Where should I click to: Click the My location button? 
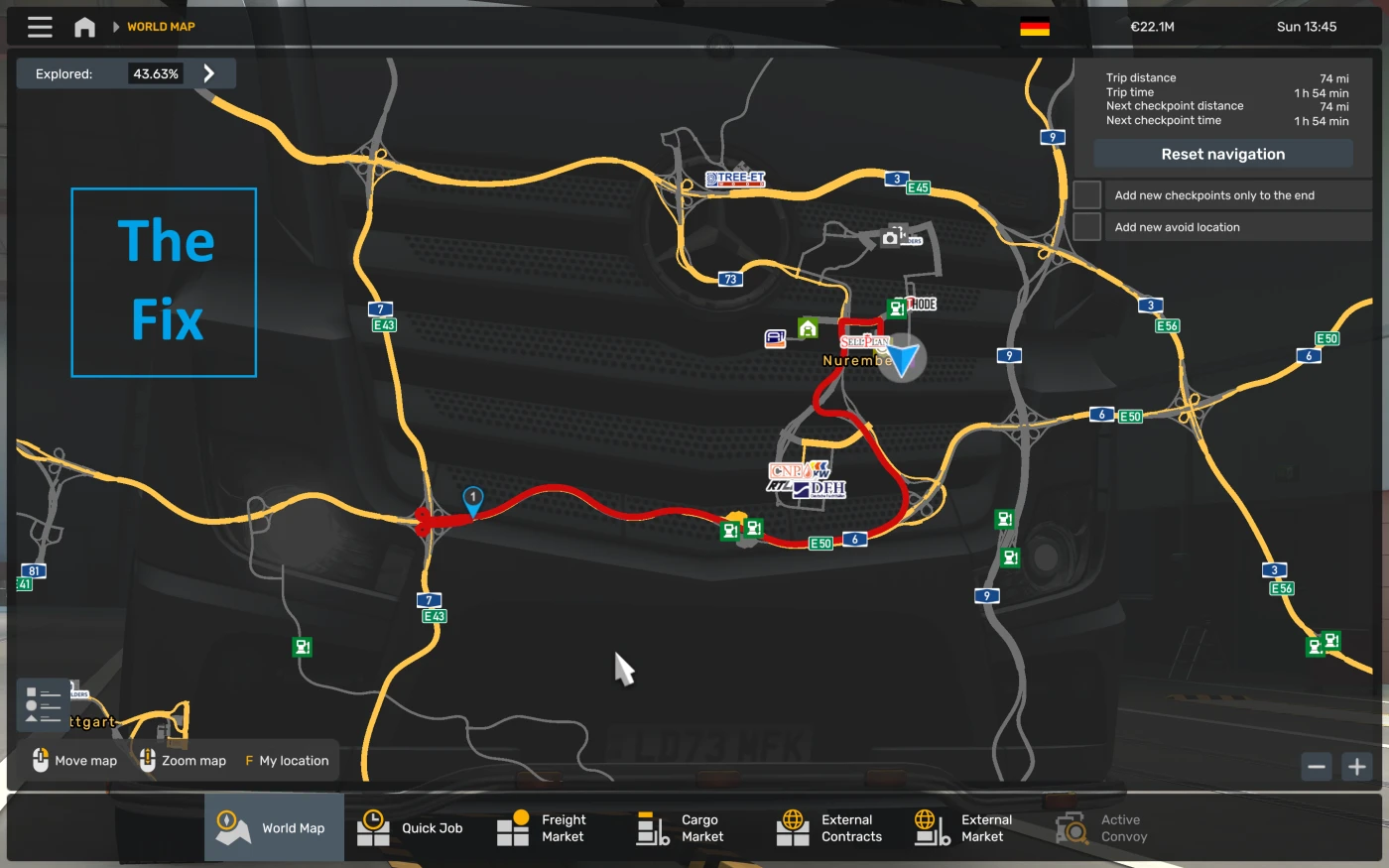pos(286,760)
